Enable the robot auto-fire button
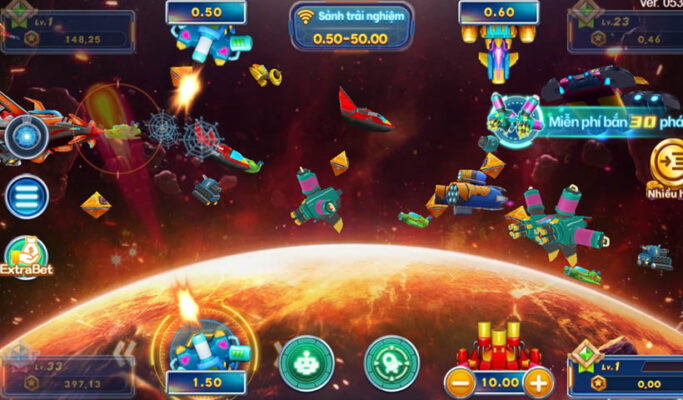The height and width of the screenshot is (400, 683). pyautogui.click(x=305, y=362)
